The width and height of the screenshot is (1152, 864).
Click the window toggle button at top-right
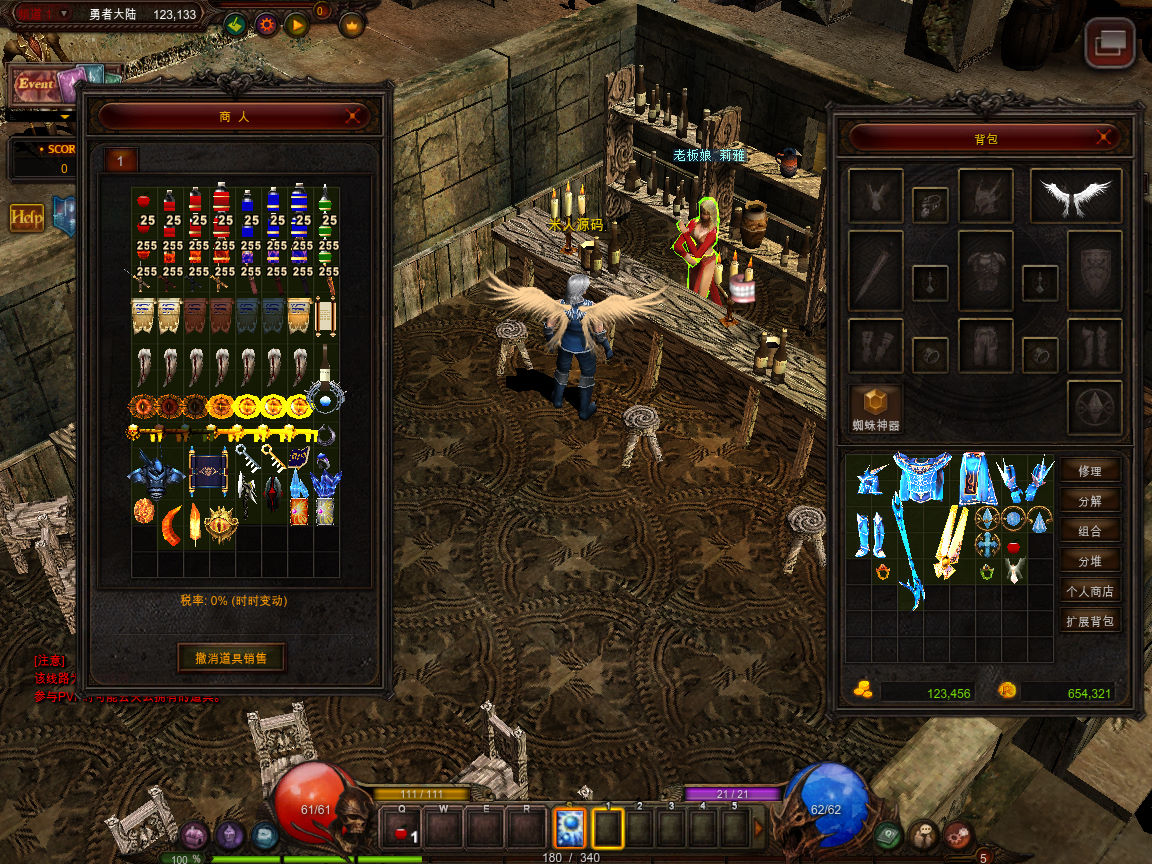pos(1110,43)
